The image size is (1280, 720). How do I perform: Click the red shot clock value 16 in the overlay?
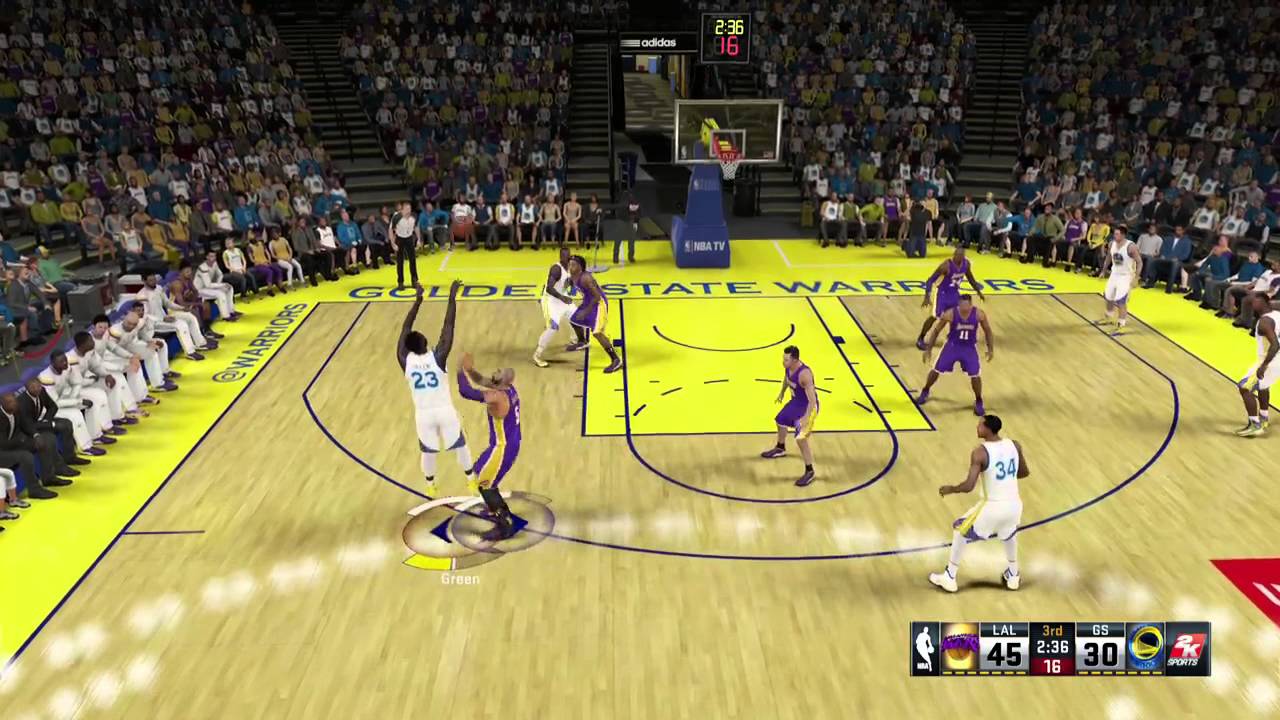pyautogui.click(x=1051, y=667)
